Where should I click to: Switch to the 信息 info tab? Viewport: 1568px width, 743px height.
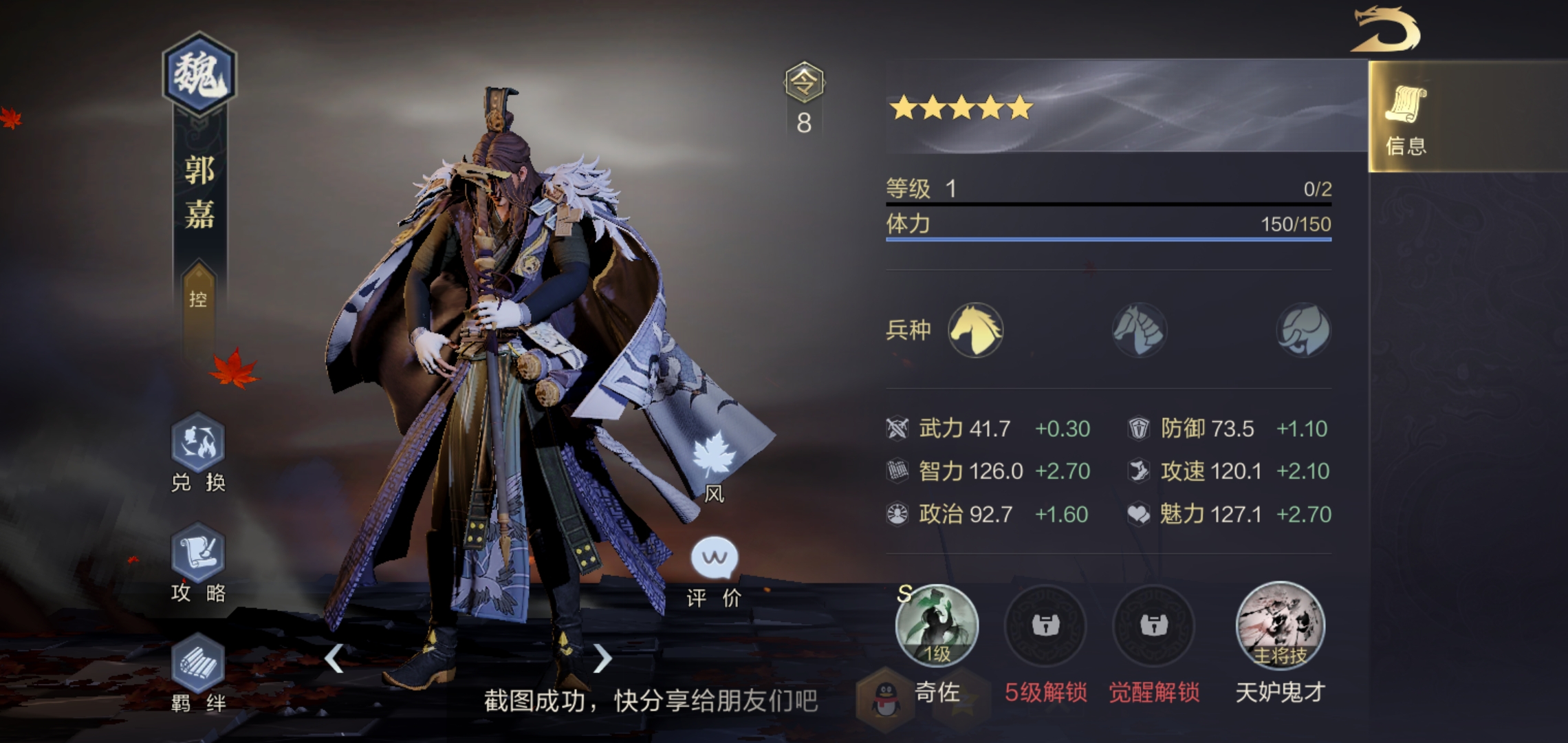(1406, 118)
